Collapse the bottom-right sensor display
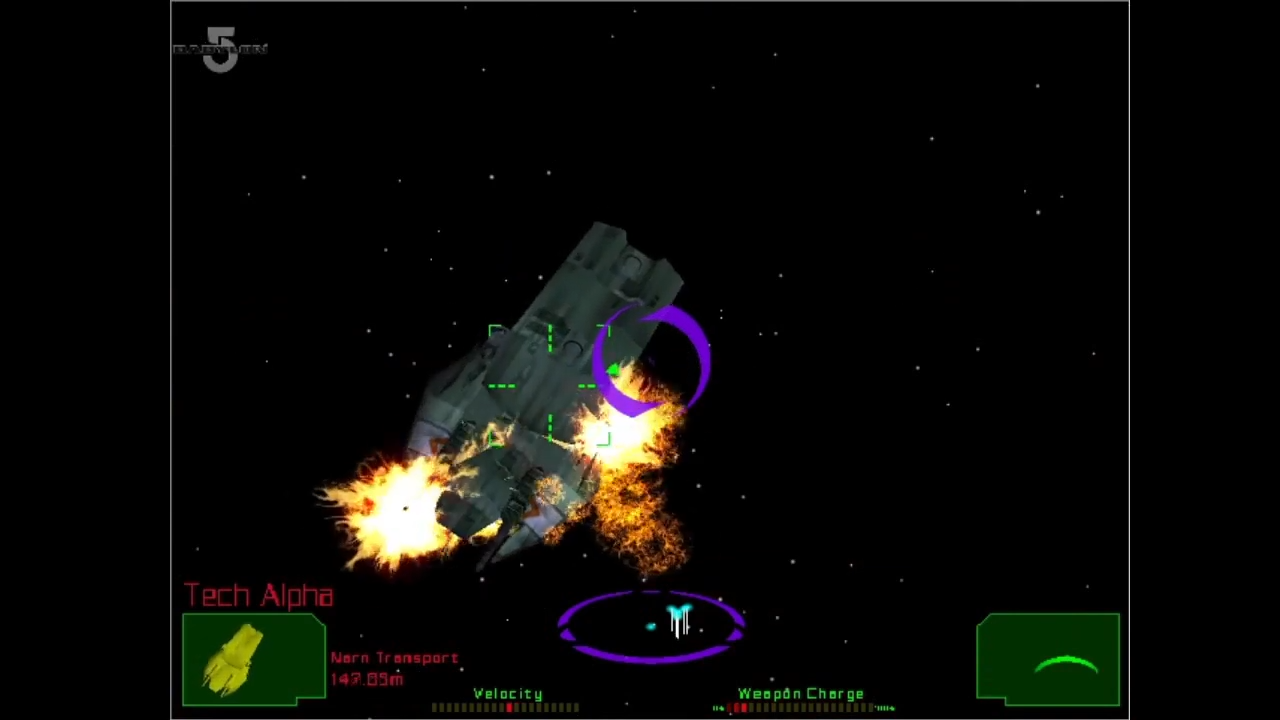Viewport: 1280px width, 720px height. [x=1048, y=660]
